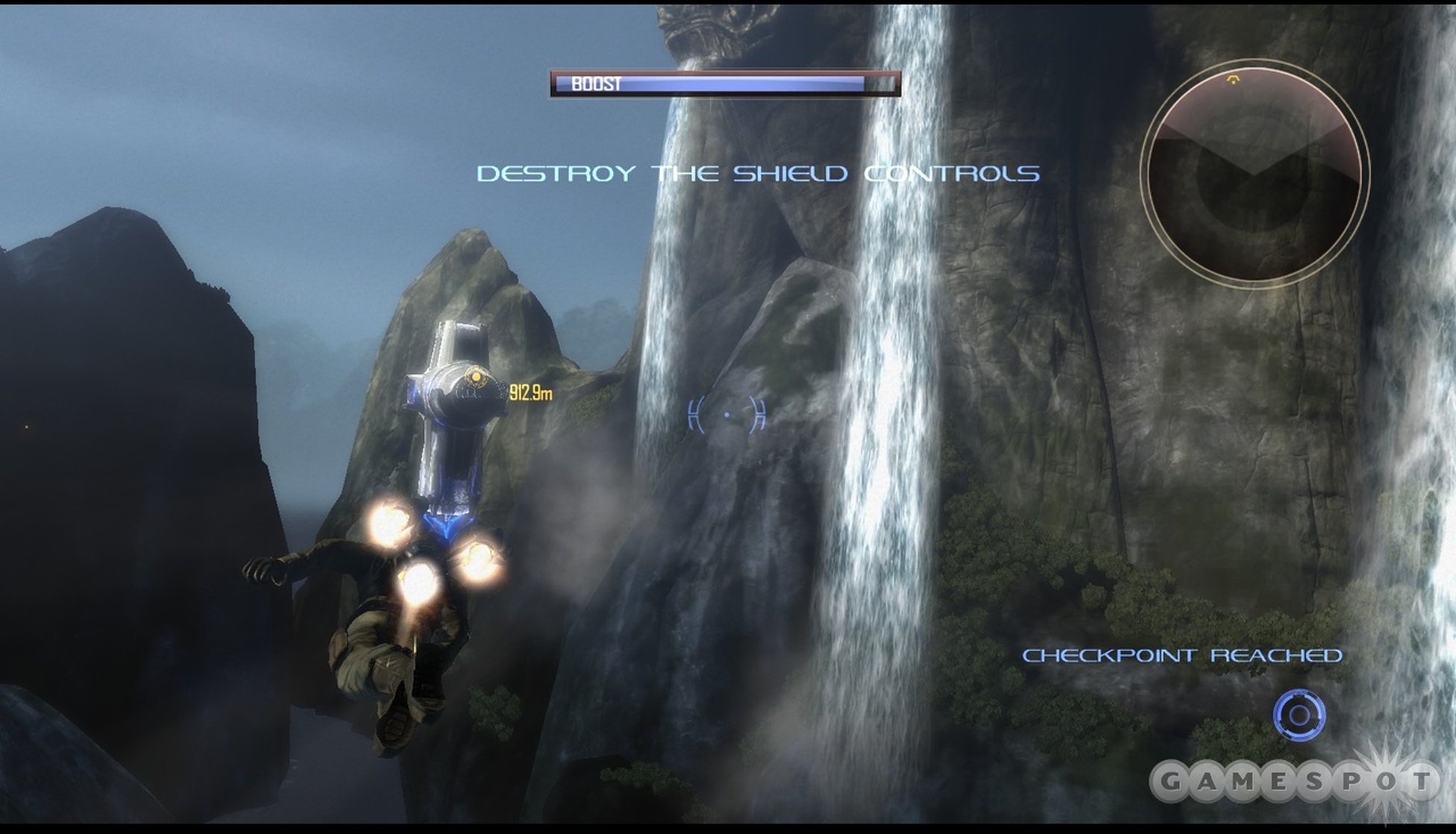Select the yellow objective marker on radar
Screen dimensions: 1456x834
(1233, 79)
